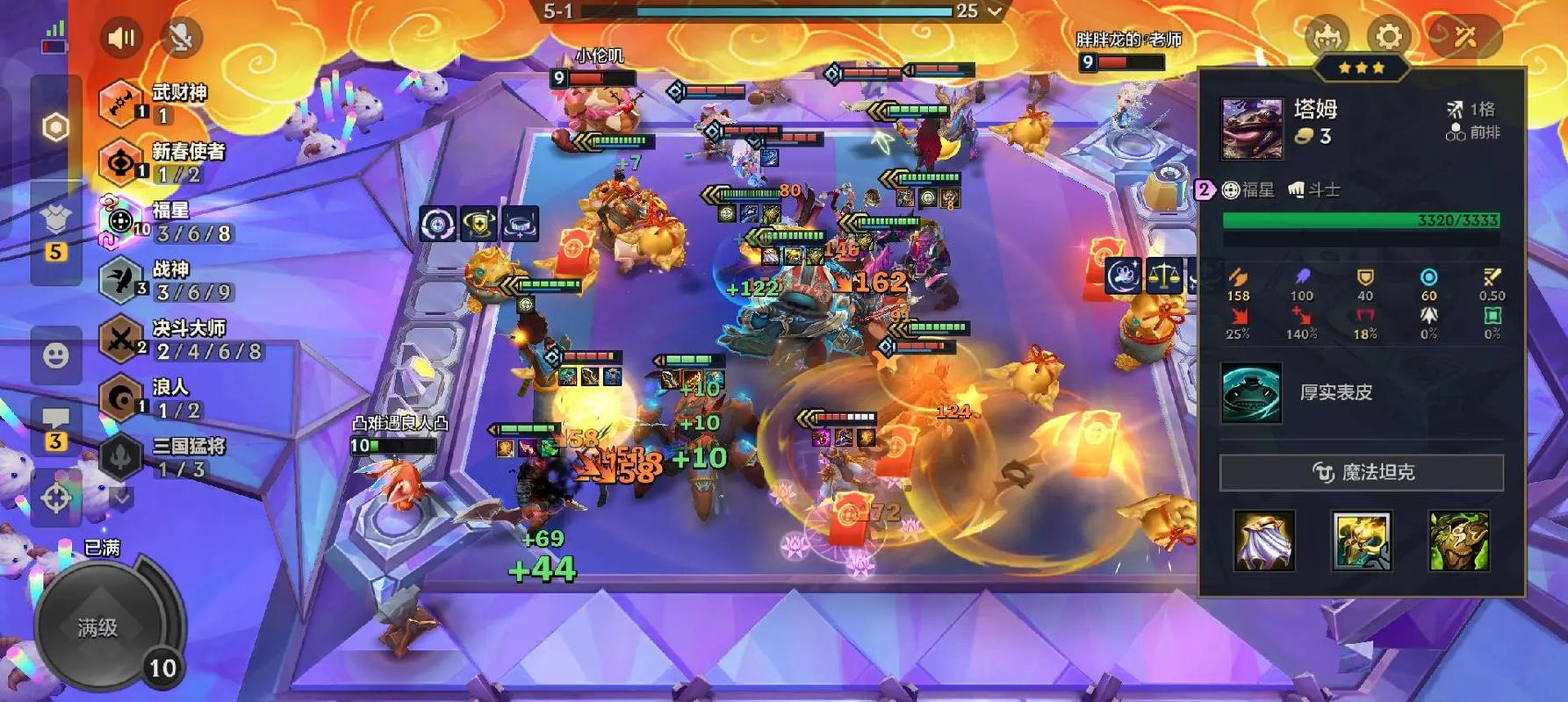This screenshot has height=702, width=1568.
Task: Inspect 塔姆's white cloak item
Action: tap(1264, 541)
